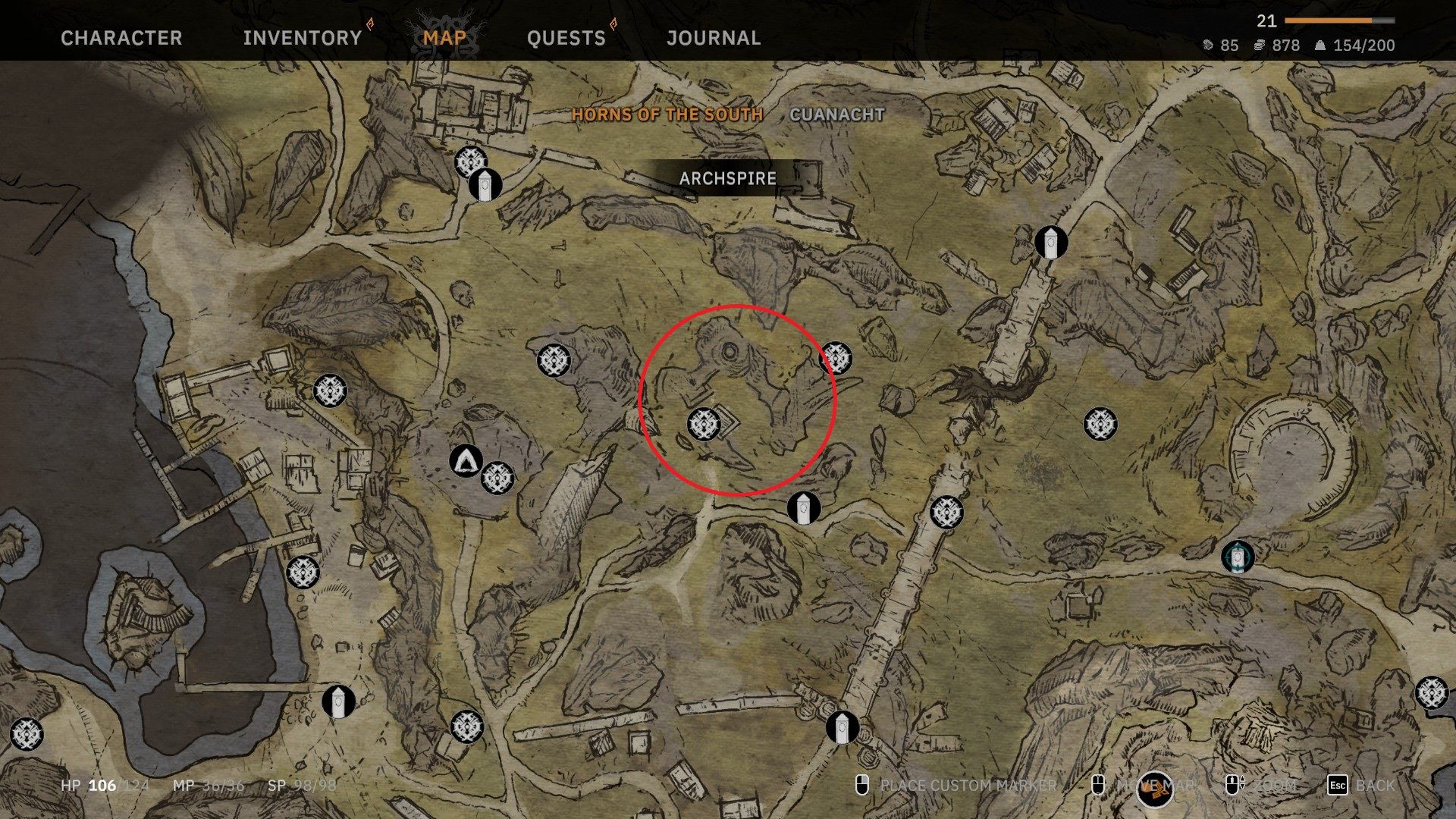Image resolution: width=1456 pixels, height=819 pixels.
Task: Go to the Journal tab
Action: coord(713,38)
